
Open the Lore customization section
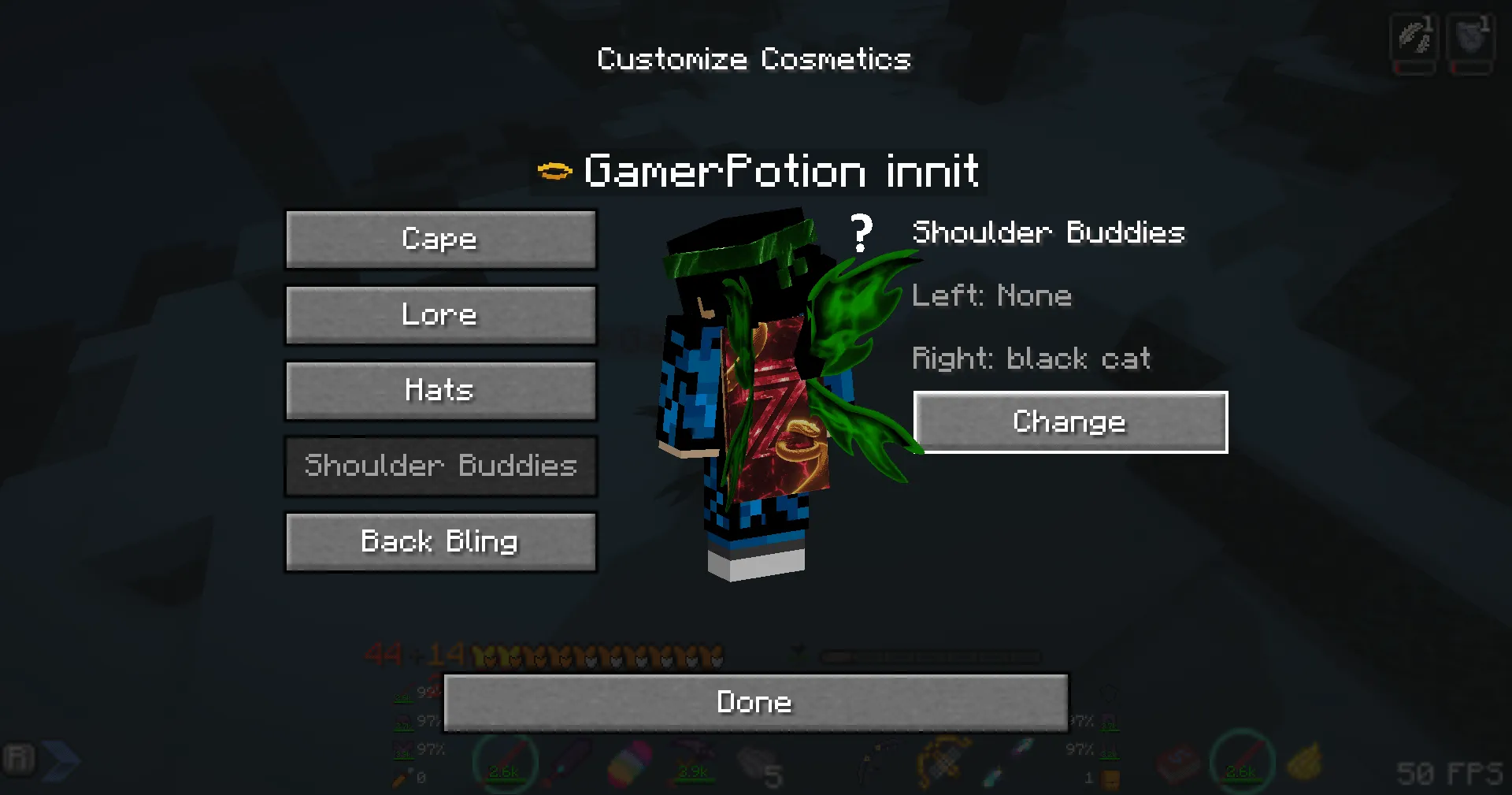441,314
